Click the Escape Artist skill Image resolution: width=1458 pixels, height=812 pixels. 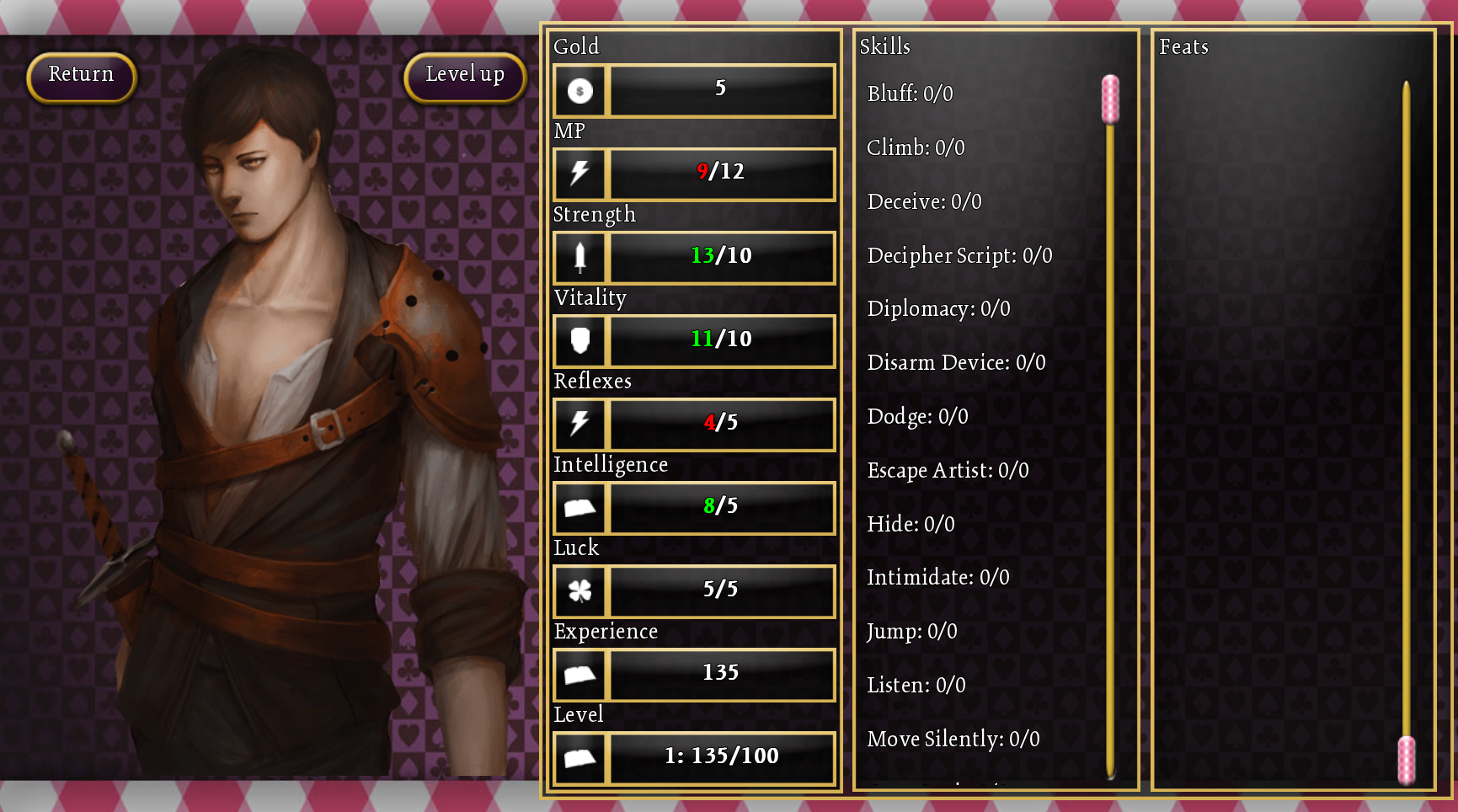948,470
